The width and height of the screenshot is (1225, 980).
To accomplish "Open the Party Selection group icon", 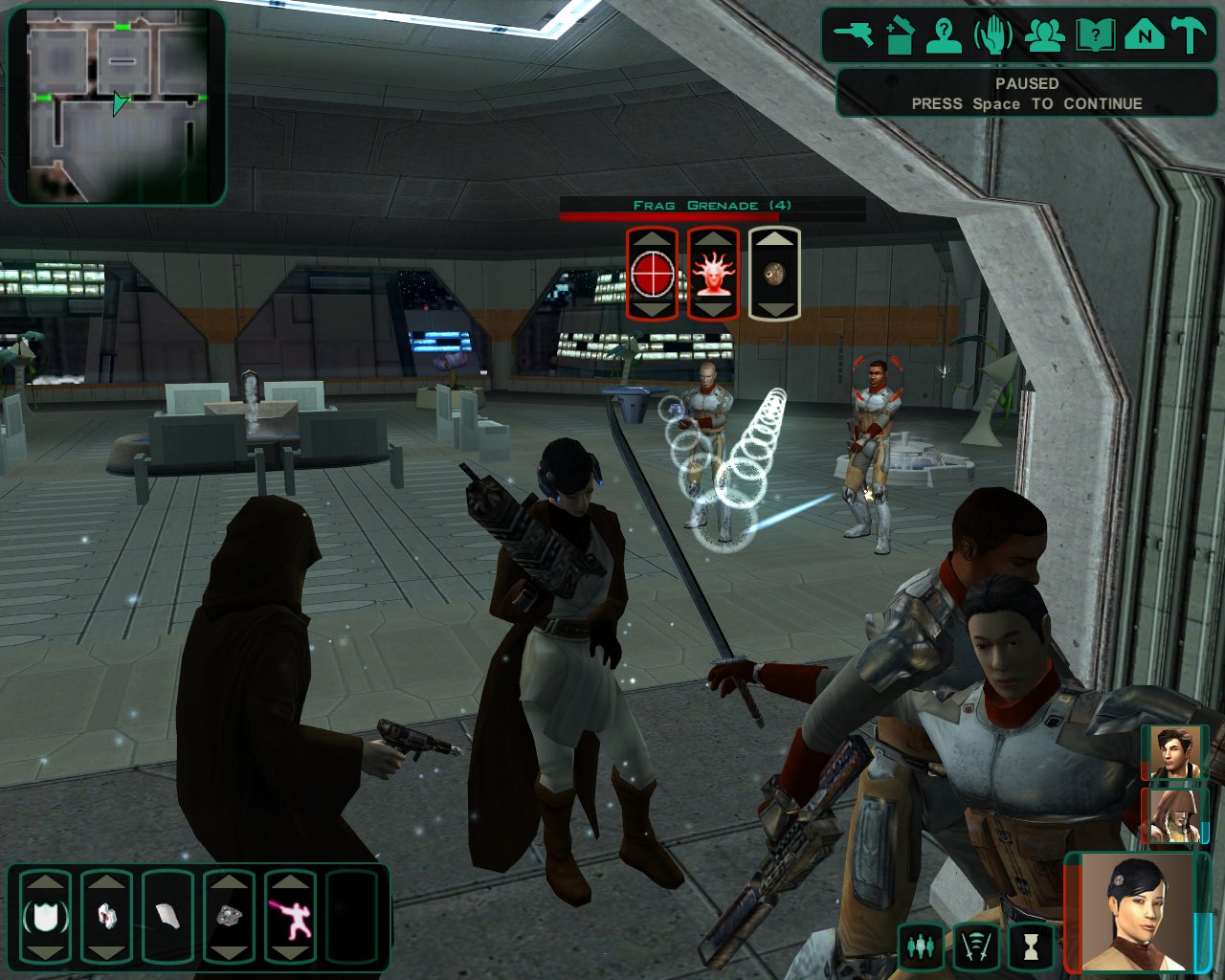I will point(1045,35).
